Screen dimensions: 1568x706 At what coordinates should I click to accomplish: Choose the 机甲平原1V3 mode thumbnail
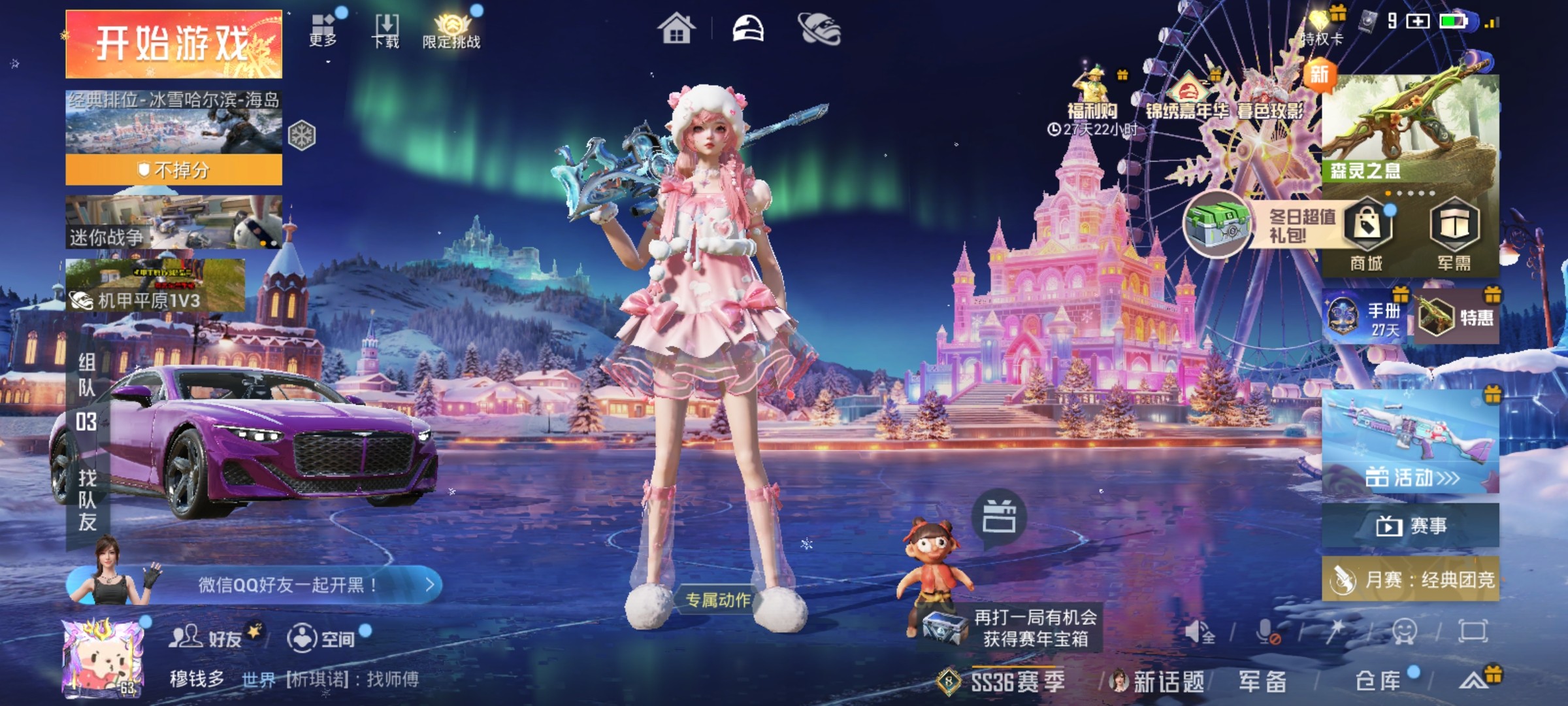tap(155, 285)
